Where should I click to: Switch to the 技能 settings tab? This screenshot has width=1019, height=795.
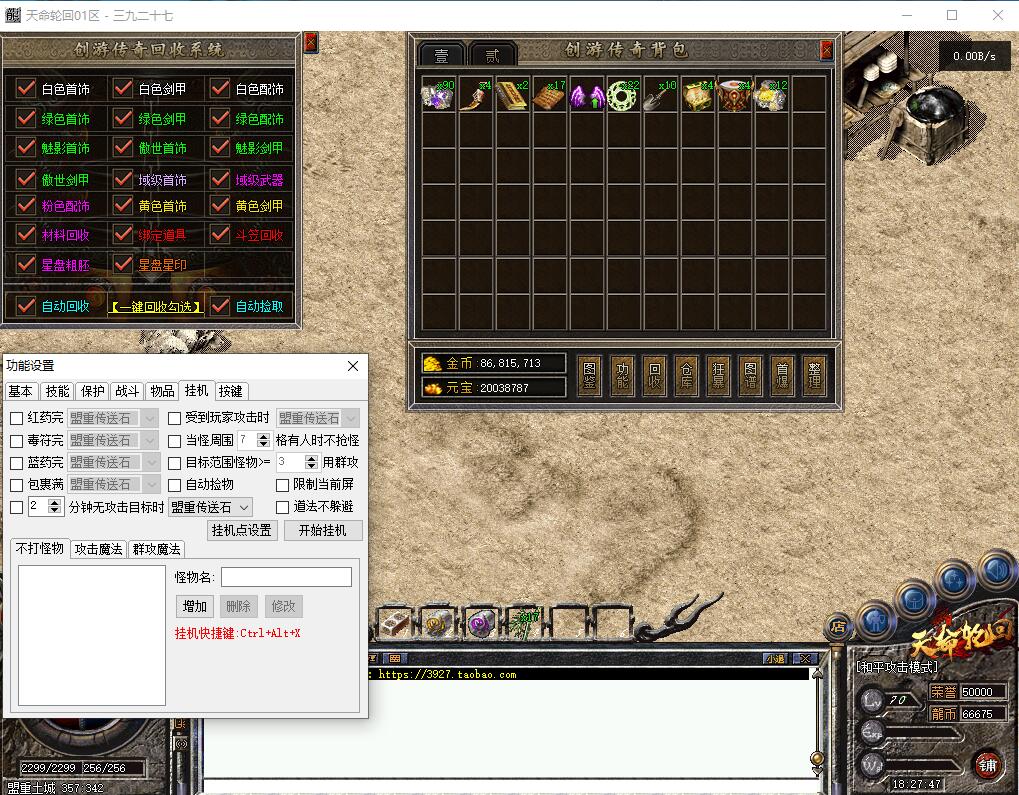[58, 391]
